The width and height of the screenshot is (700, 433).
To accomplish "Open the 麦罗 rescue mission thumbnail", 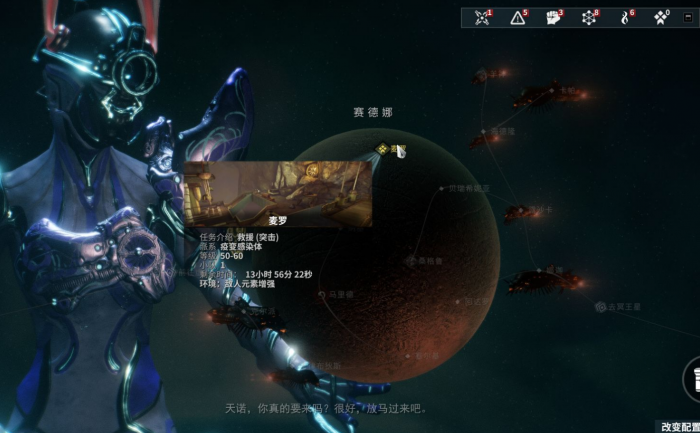I will tap(278, 194).
